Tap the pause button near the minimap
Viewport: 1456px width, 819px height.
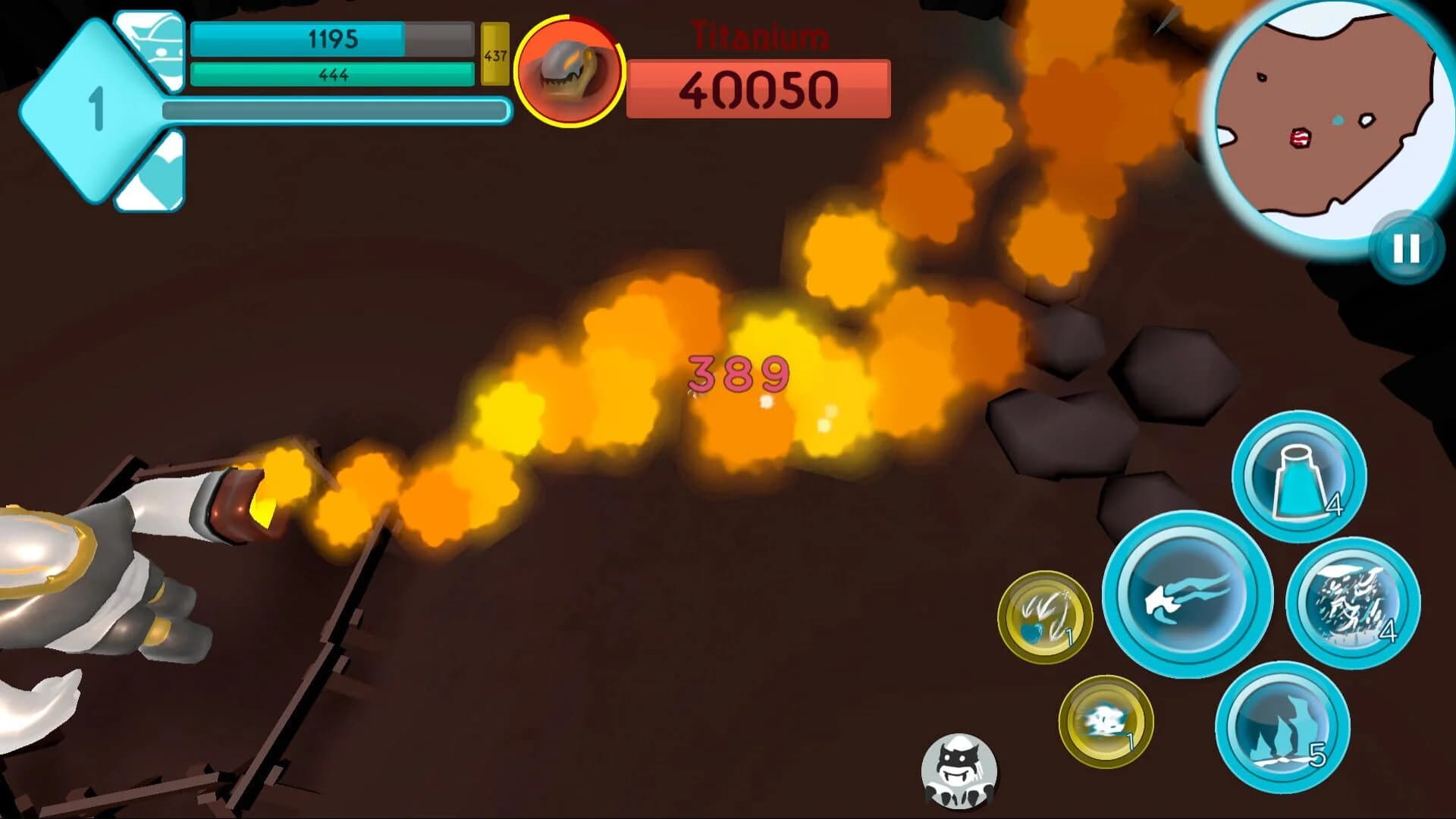pyautogui.click(x=1405, y=248)
